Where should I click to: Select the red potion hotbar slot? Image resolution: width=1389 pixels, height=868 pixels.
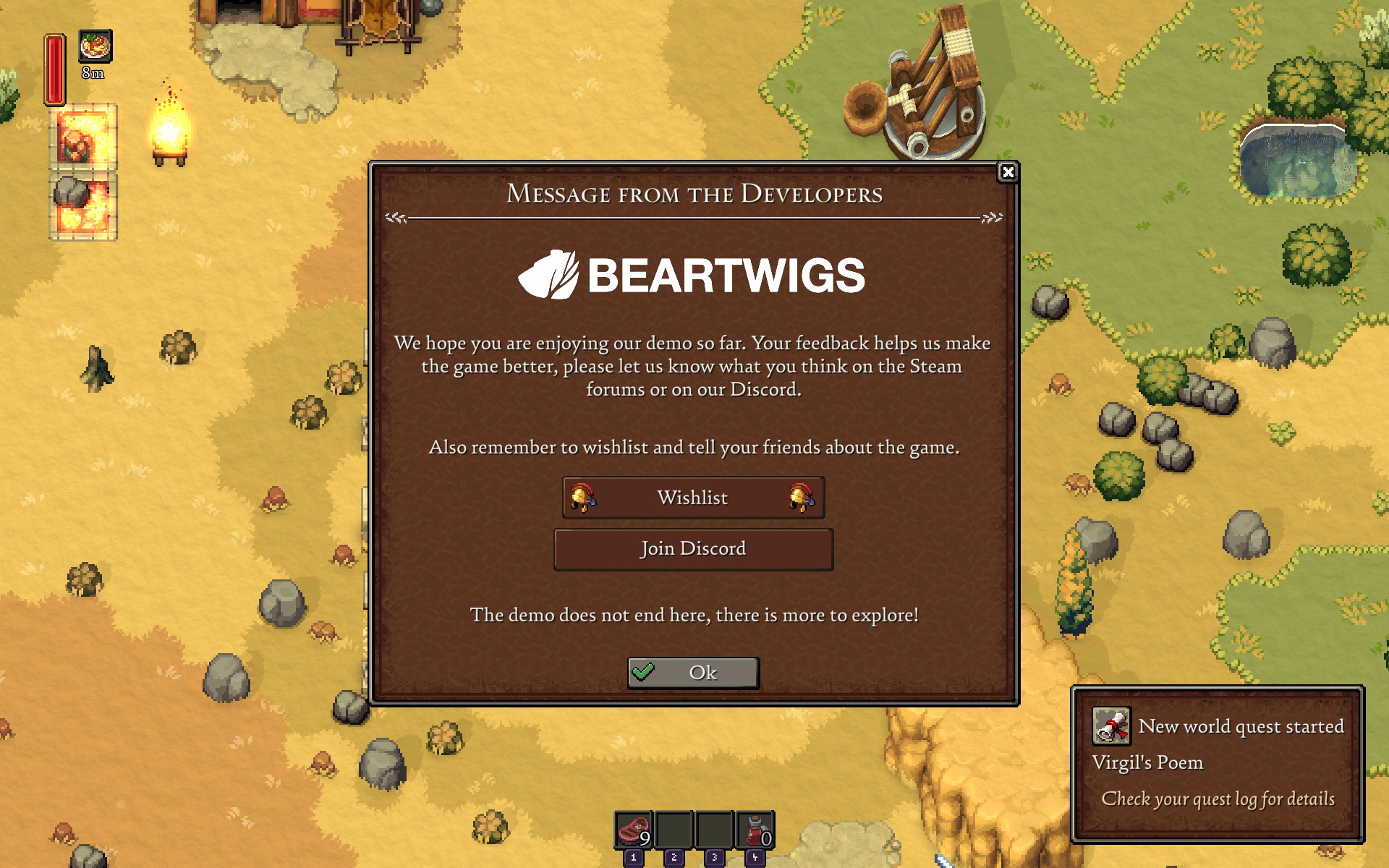755,830
